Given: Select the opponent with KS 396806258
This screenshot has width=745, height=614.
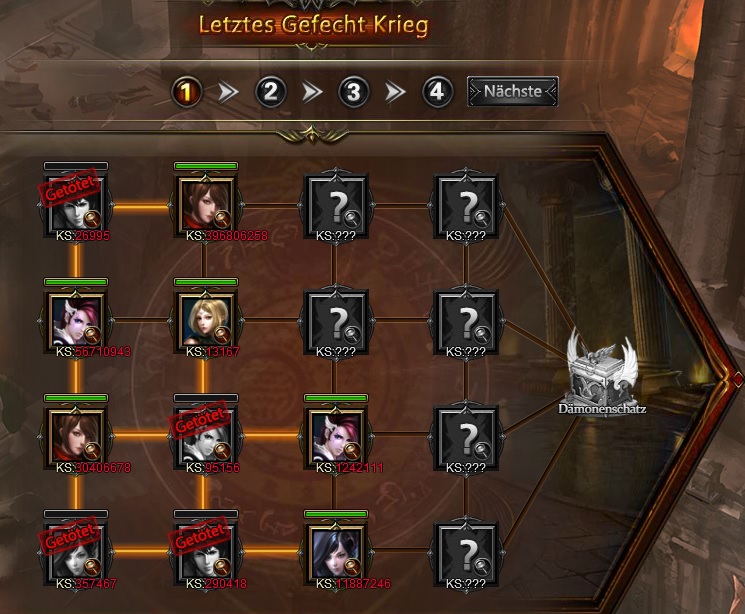Looking at the screenshot, I should click(205, 205).
